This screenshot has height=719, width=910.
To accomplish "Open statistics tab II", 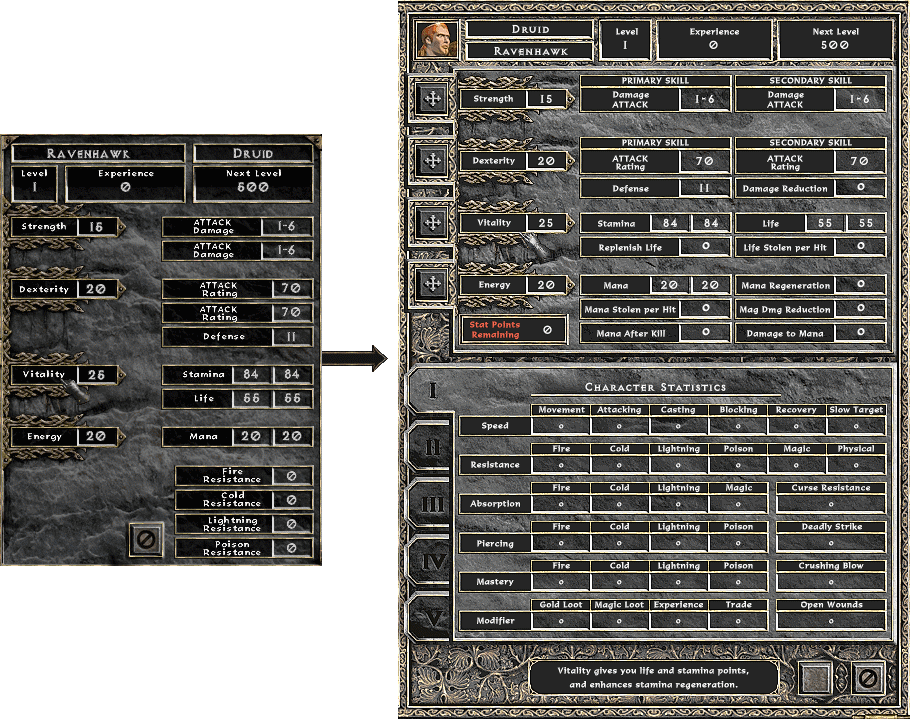I will (x=432, y=447).
